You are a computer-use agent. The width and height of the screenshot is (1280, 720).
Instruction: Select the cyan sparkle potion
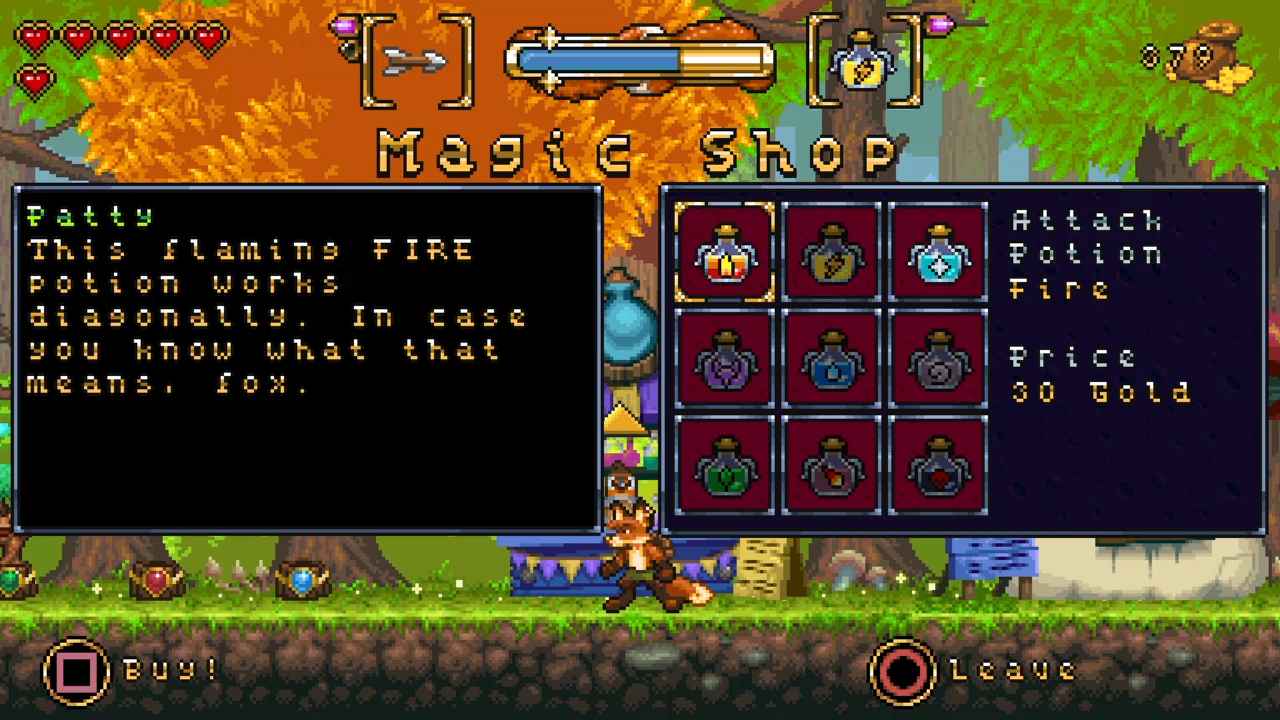click(939, 252)
